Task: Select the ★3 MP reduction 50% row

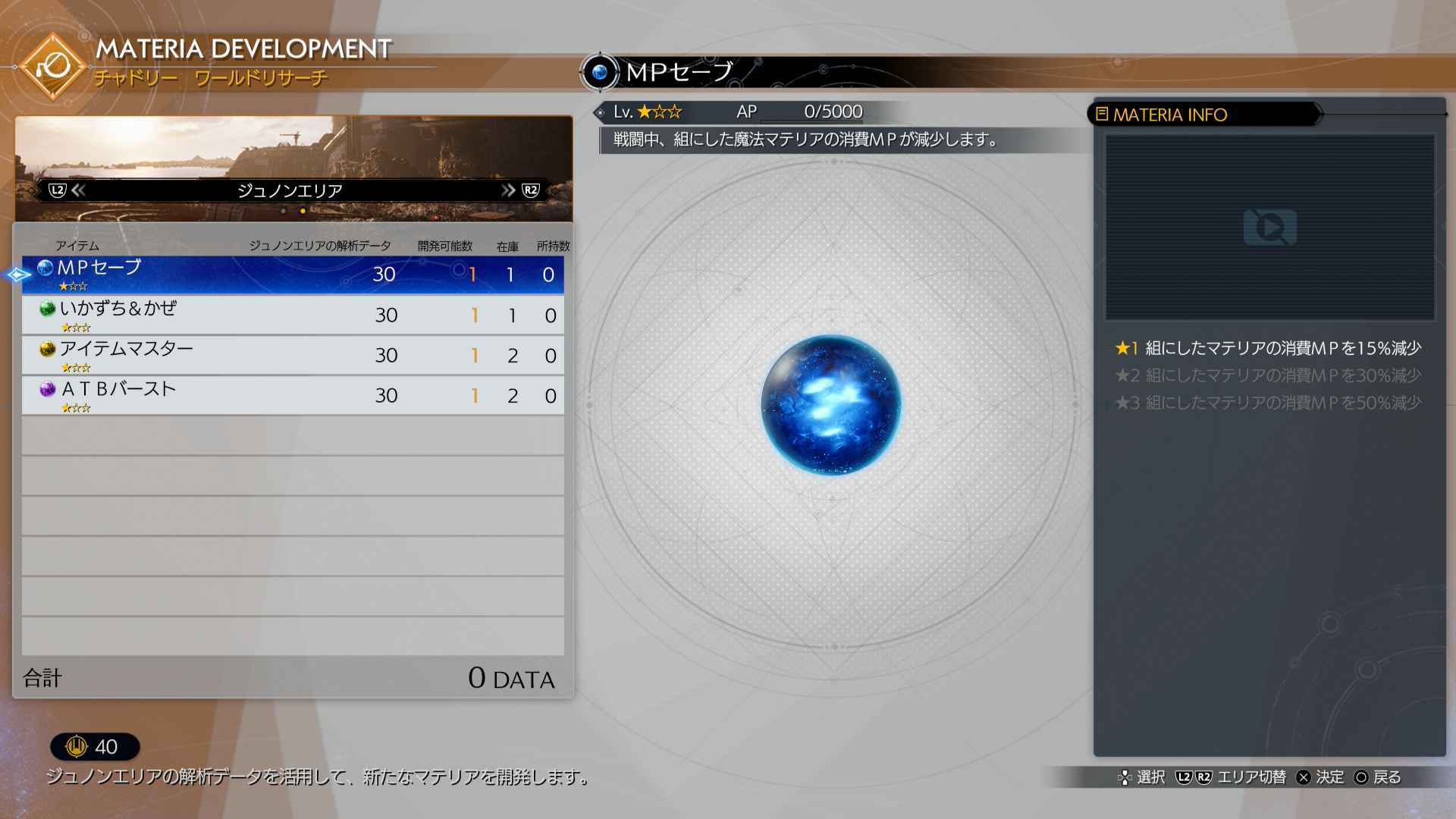Action: tap(1269, 403)
